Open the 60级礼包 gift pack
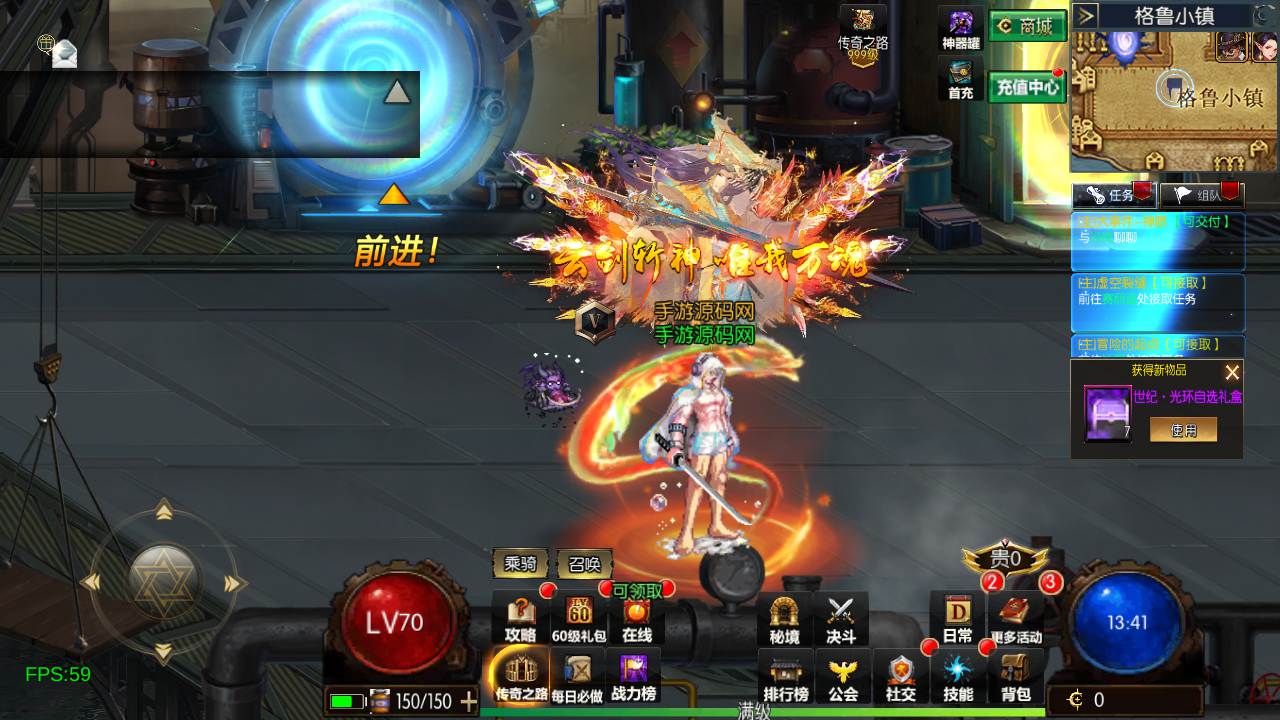Viewport: 1280px width, 720px height. coord(579,618)
